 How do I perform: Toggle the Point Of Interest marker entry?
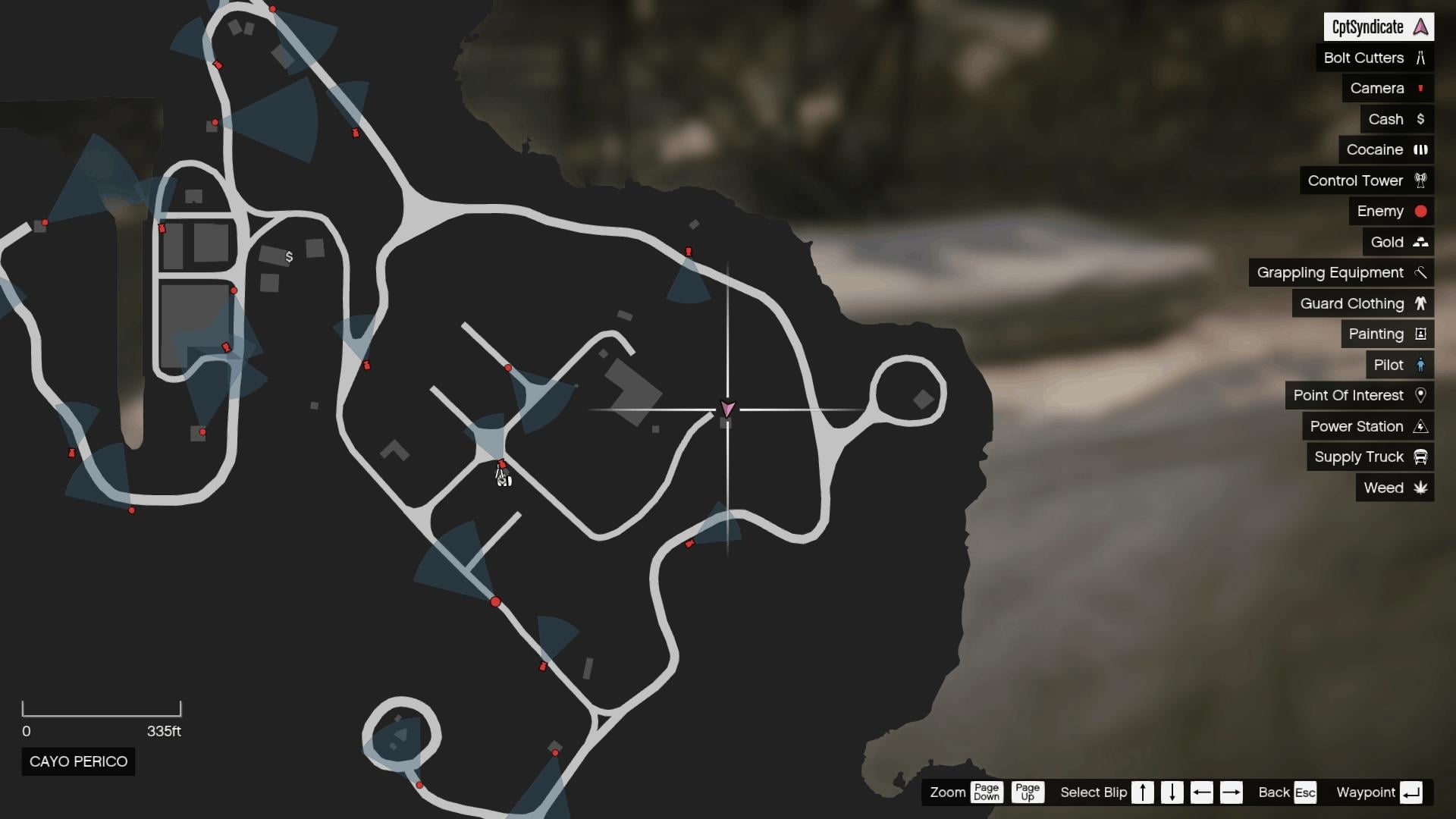[x=1421, y=395]
